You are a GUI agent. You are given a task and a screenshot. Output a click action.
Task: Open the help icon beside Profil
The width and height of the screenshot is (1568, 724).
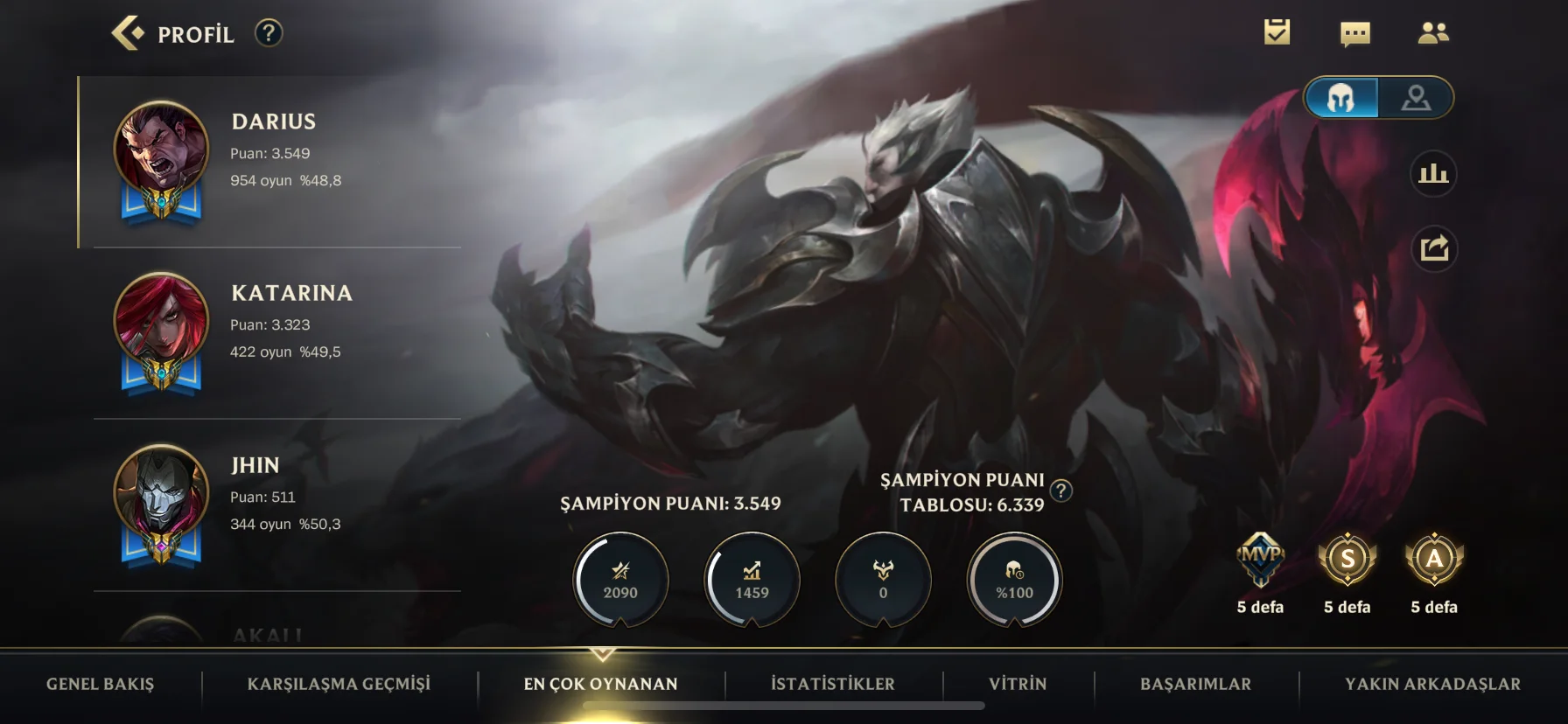tap(269, 33)
